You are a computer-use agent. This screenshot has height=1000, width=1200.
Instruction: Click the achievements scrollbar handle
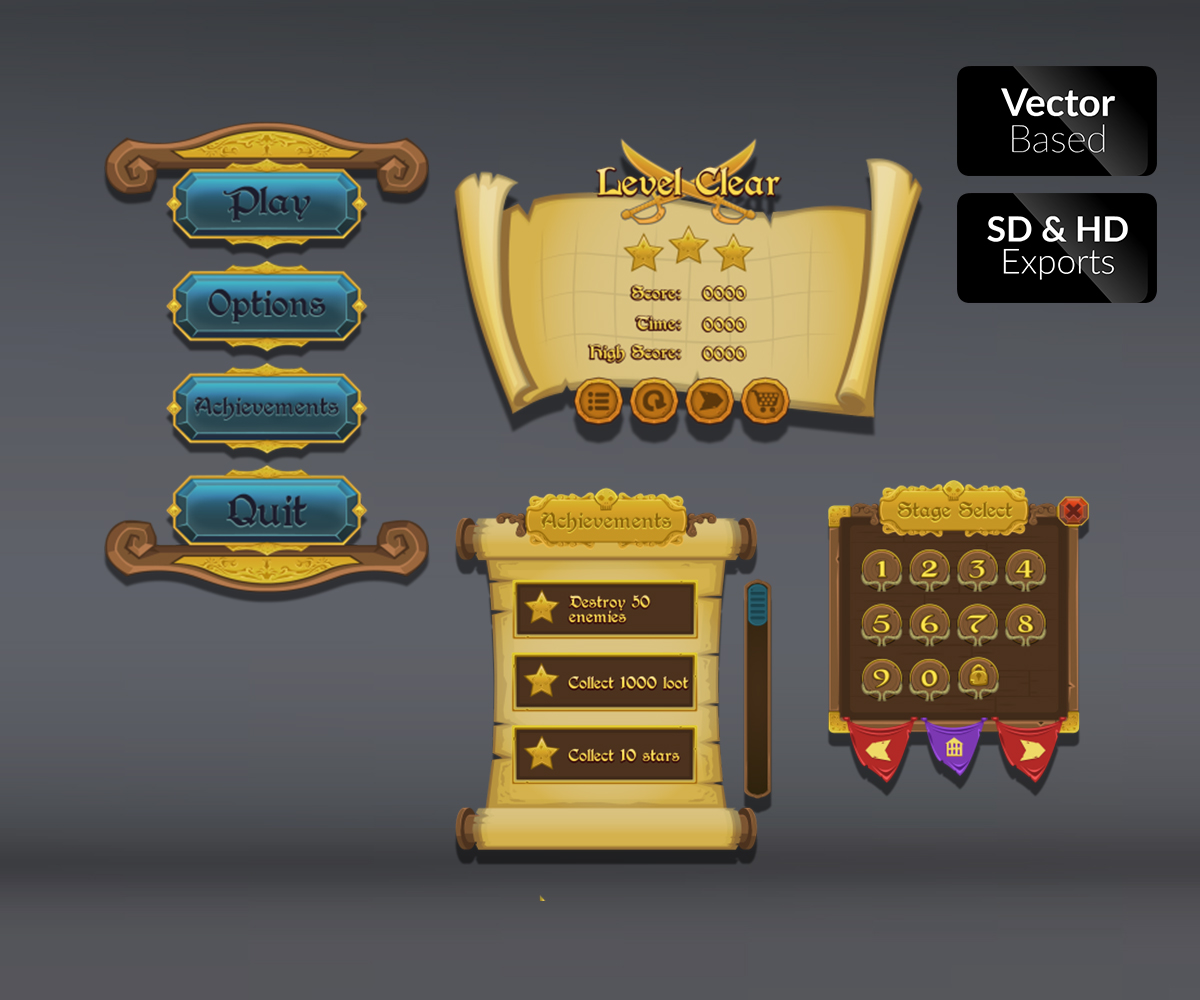click(757, 605)
